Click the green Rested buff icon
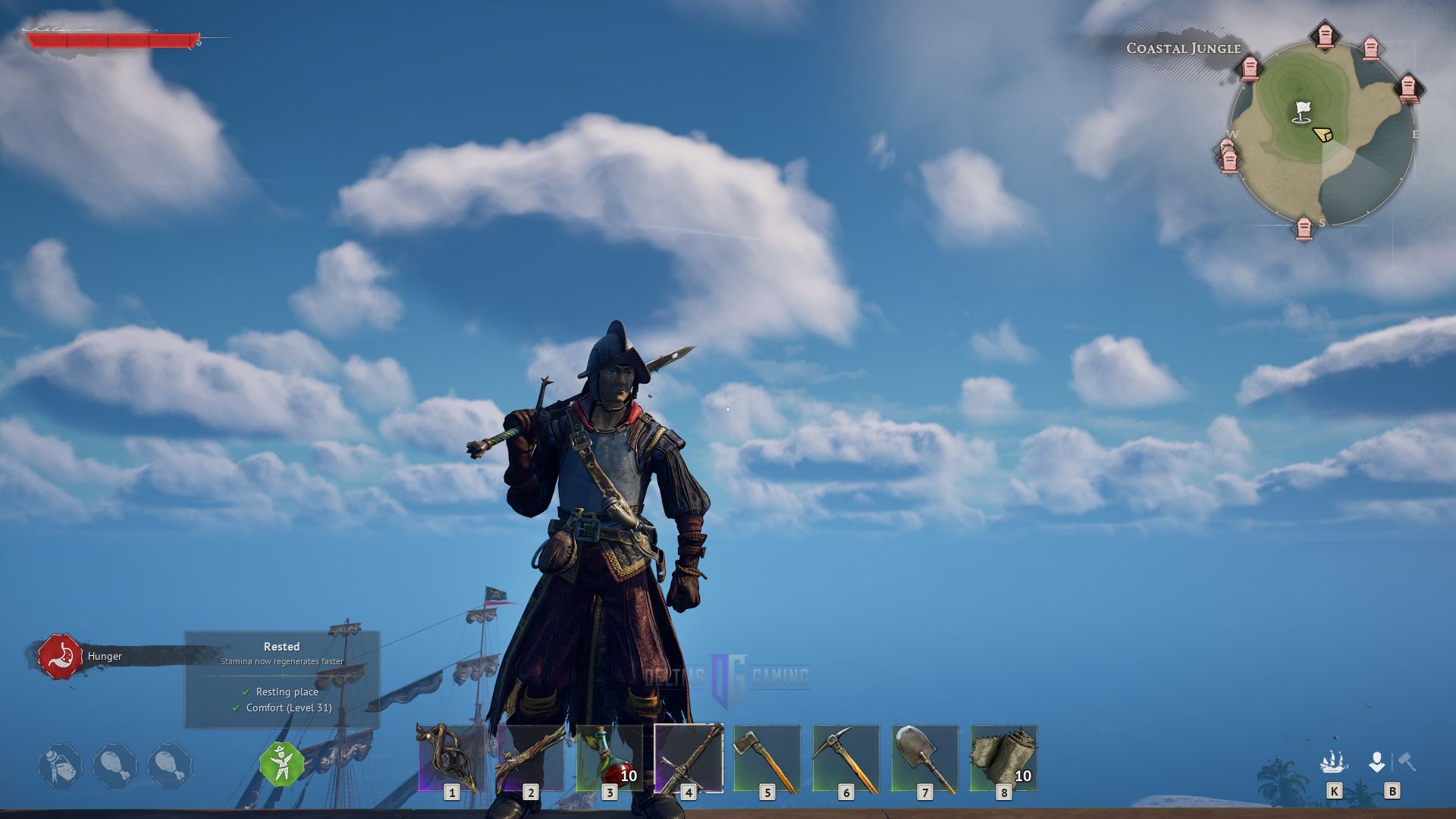The image size is (1456, 819). (x=281, y=764)
